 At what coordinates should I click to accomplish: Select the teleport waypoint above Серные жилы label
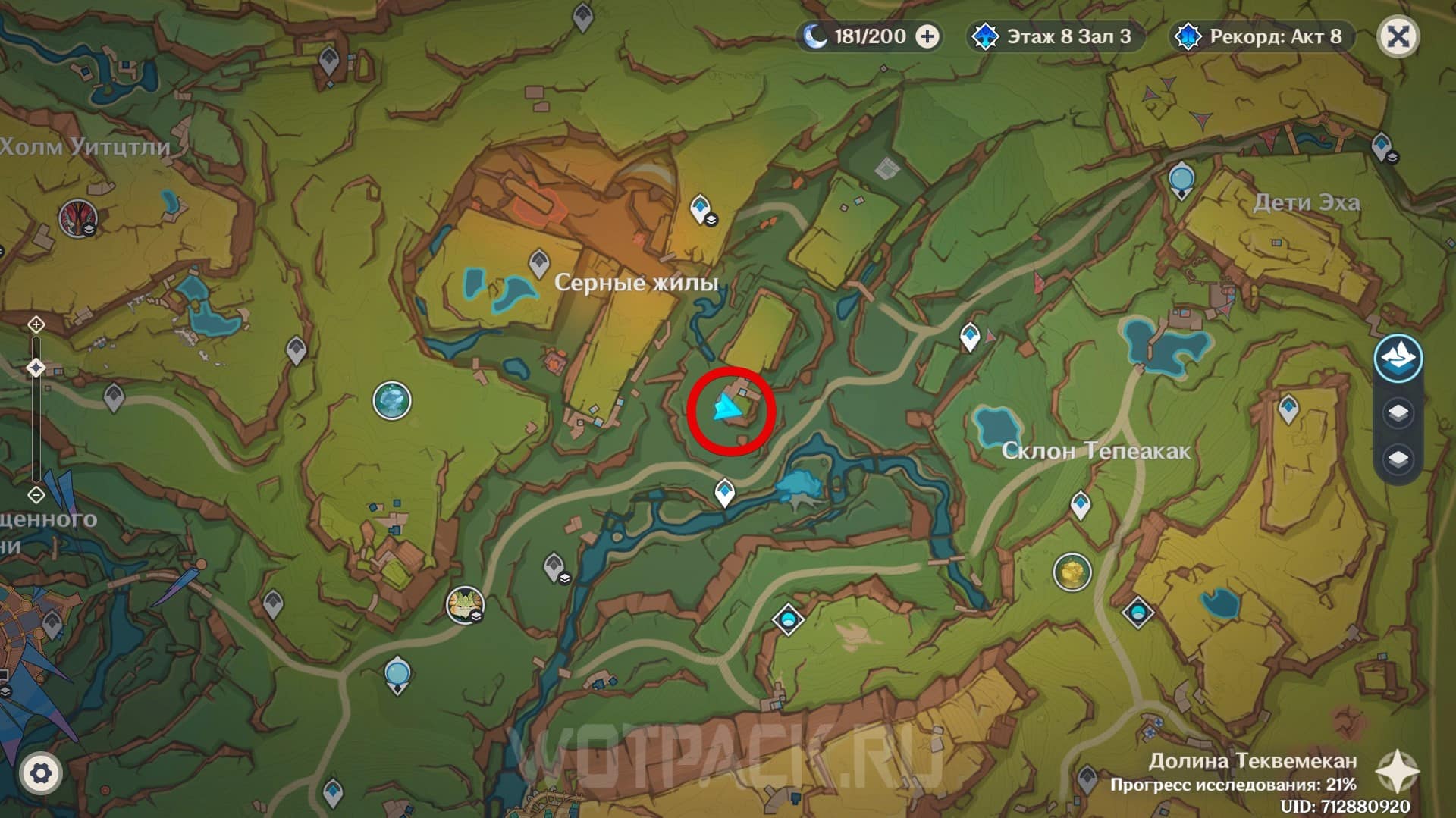(x=539, y=262)
